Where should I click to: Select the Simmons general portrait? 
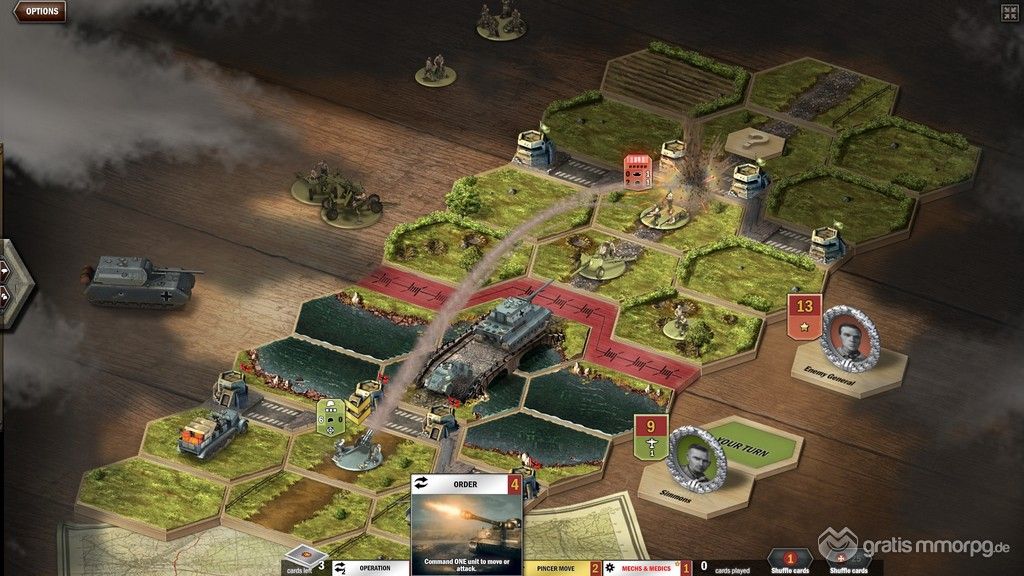695,457
